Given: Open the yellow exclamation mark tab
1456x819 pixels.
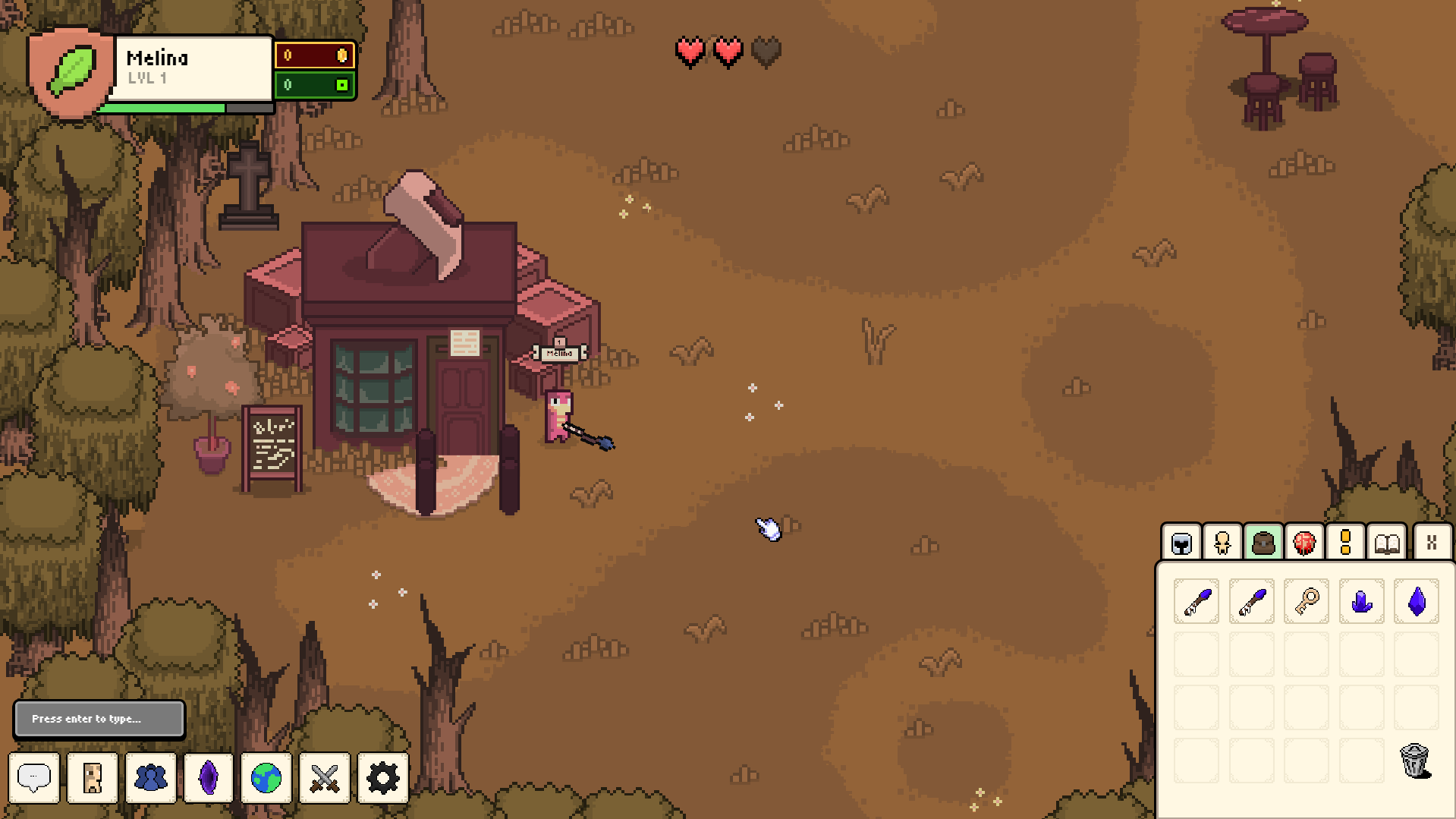Looking at the screenshot, I should [x=1345, y=543].
